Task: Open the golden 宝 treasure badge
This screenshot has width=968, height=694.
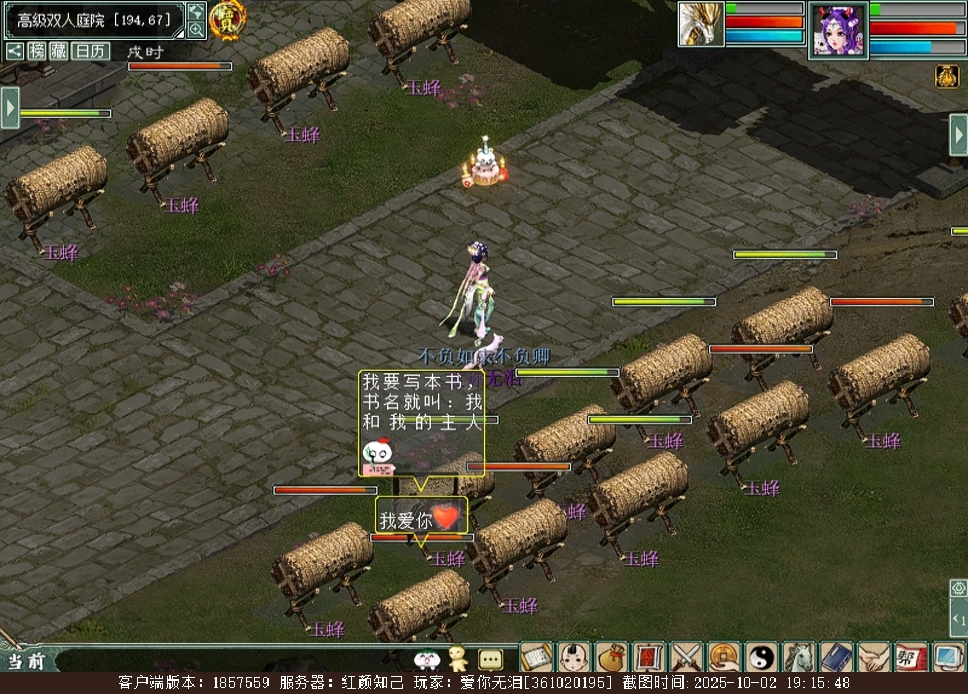Action: 228,19
